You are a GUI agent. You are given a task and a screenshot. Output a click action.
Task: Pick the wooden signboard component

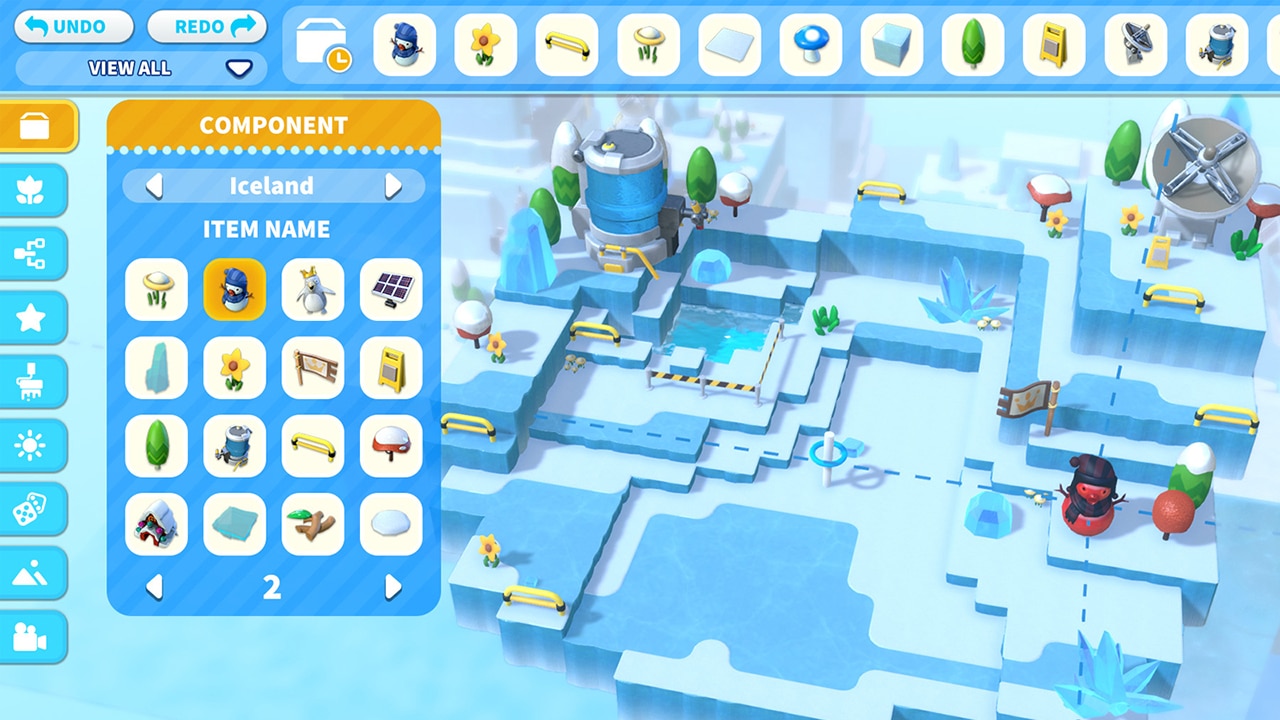click(313, 368)
